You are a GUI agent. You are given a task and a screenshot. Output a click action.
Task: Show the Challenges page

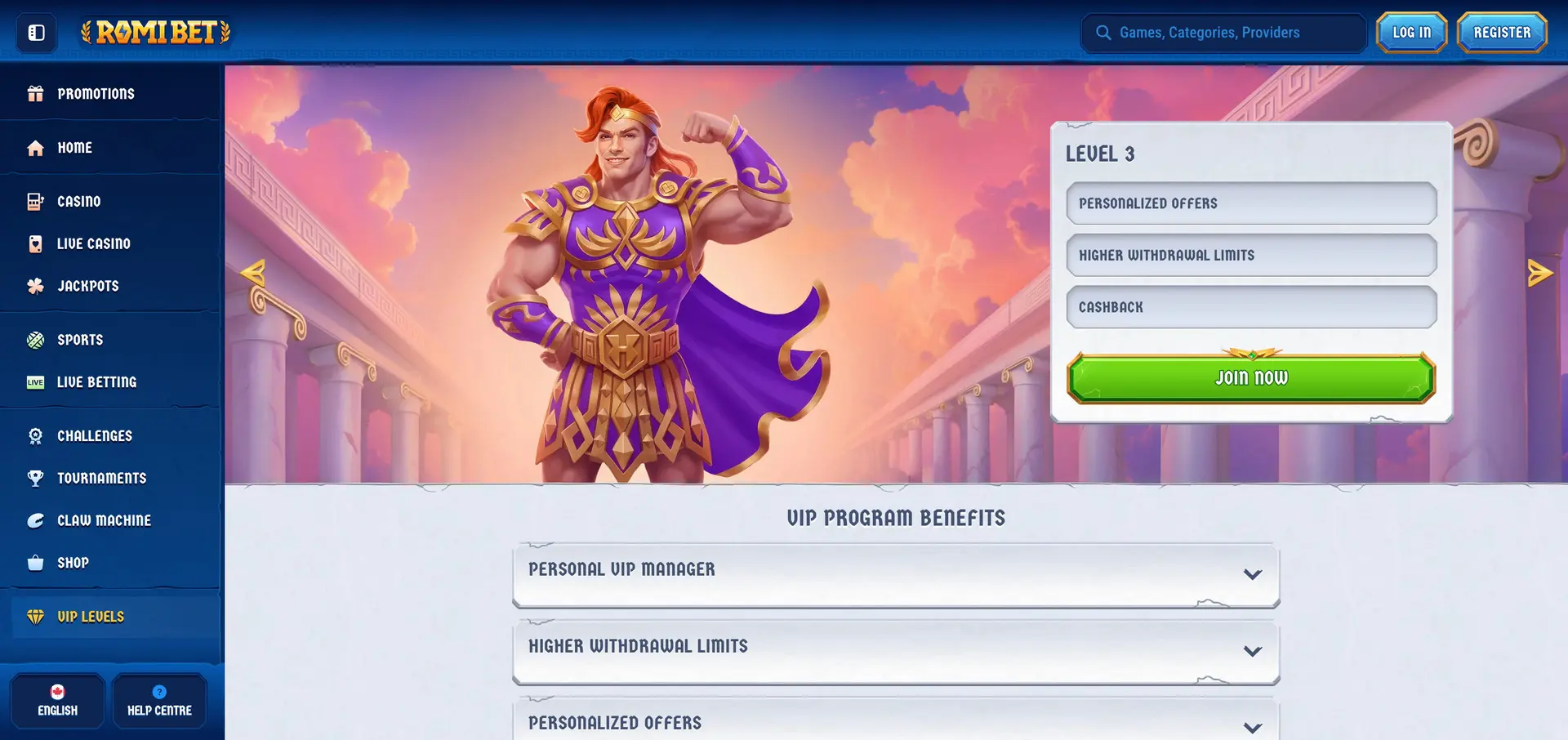coord(94,436)
